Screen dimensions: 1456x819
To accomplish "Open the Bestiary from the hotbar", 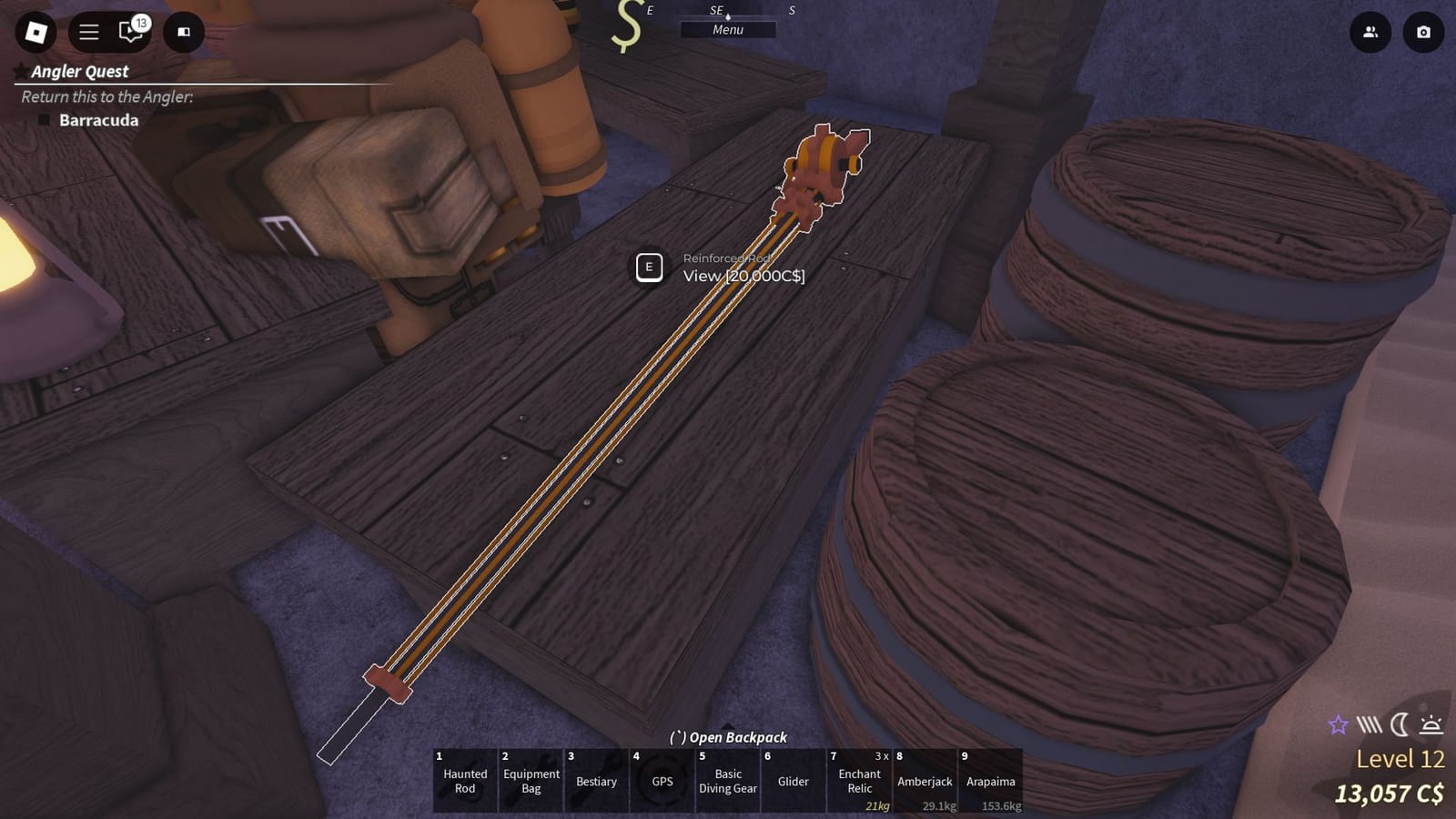I will click(597, 781).
